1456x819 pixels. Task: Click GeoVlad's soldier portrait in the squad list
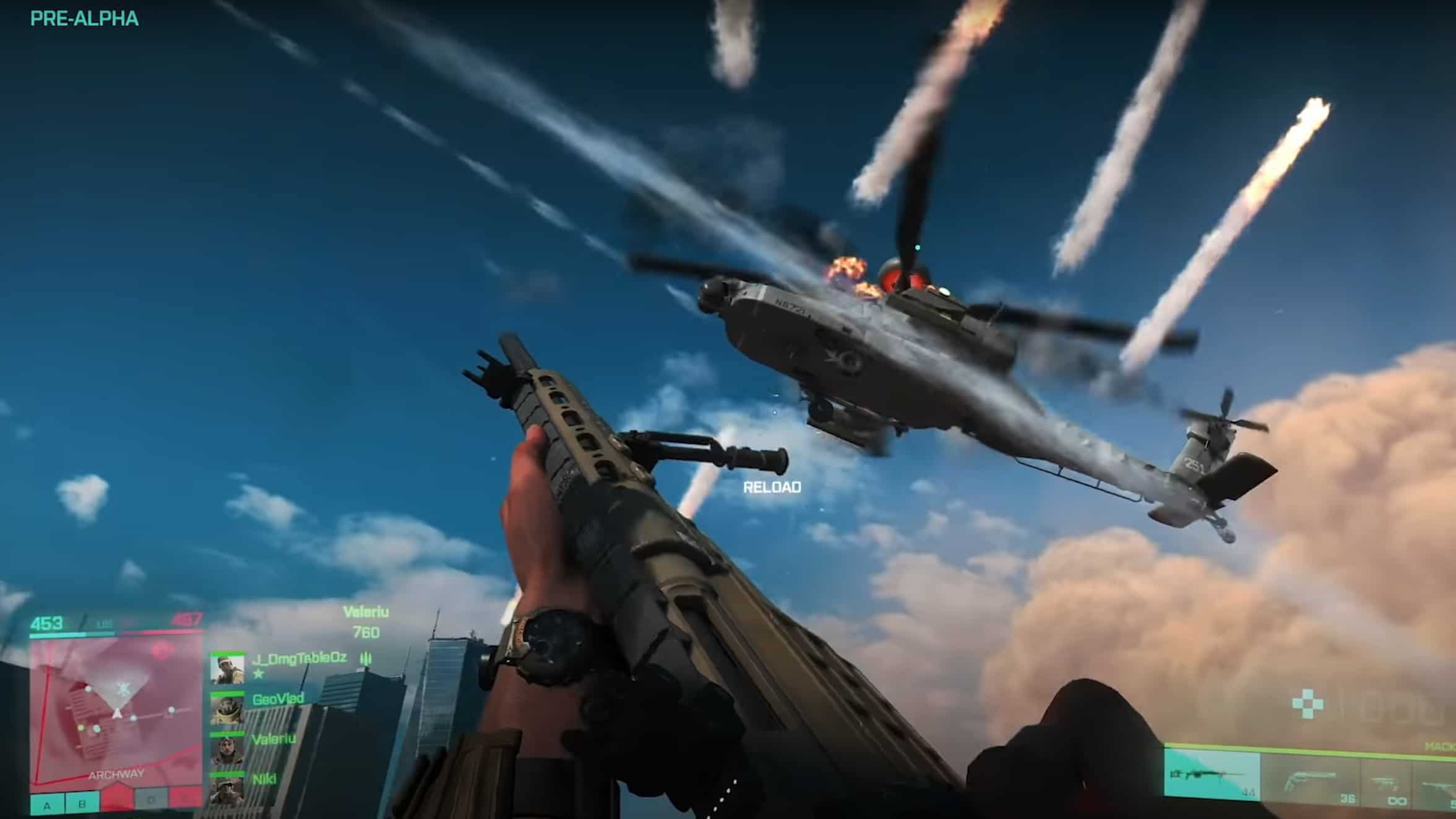click(228, 711)
